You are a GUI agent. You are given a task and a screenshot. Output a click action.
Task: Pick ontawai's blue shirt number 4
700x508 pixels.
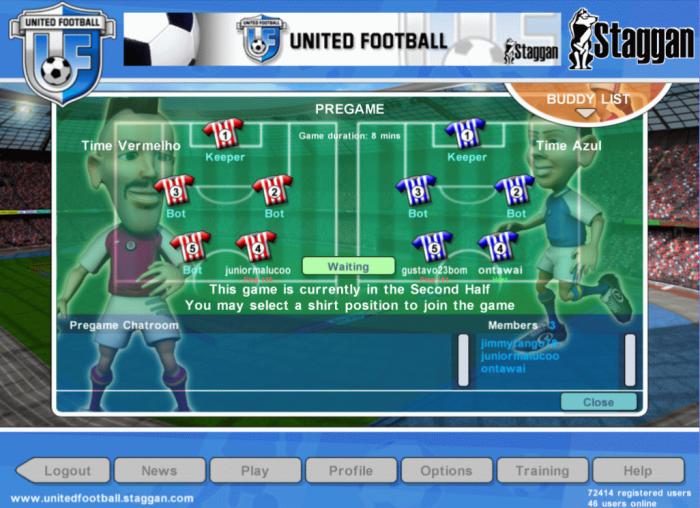coord(498,246)
